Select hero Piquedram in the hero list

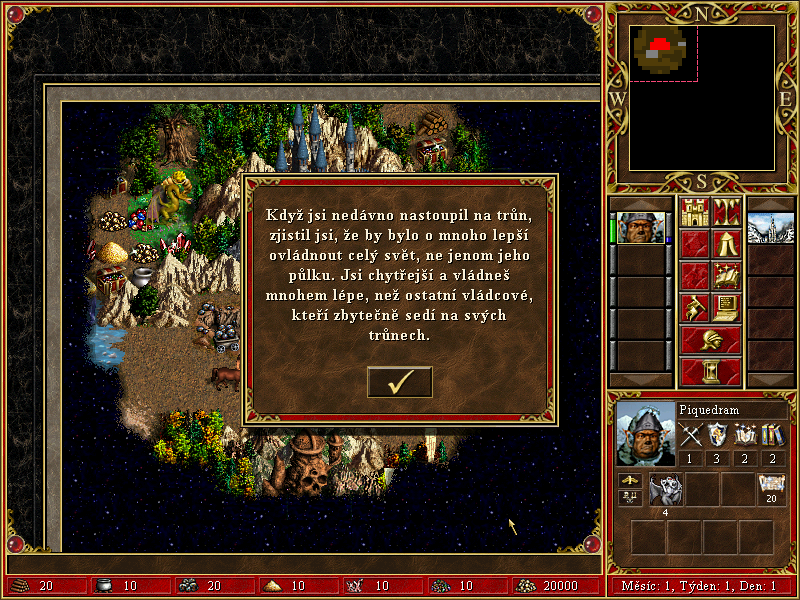click(x=640, y=228)
